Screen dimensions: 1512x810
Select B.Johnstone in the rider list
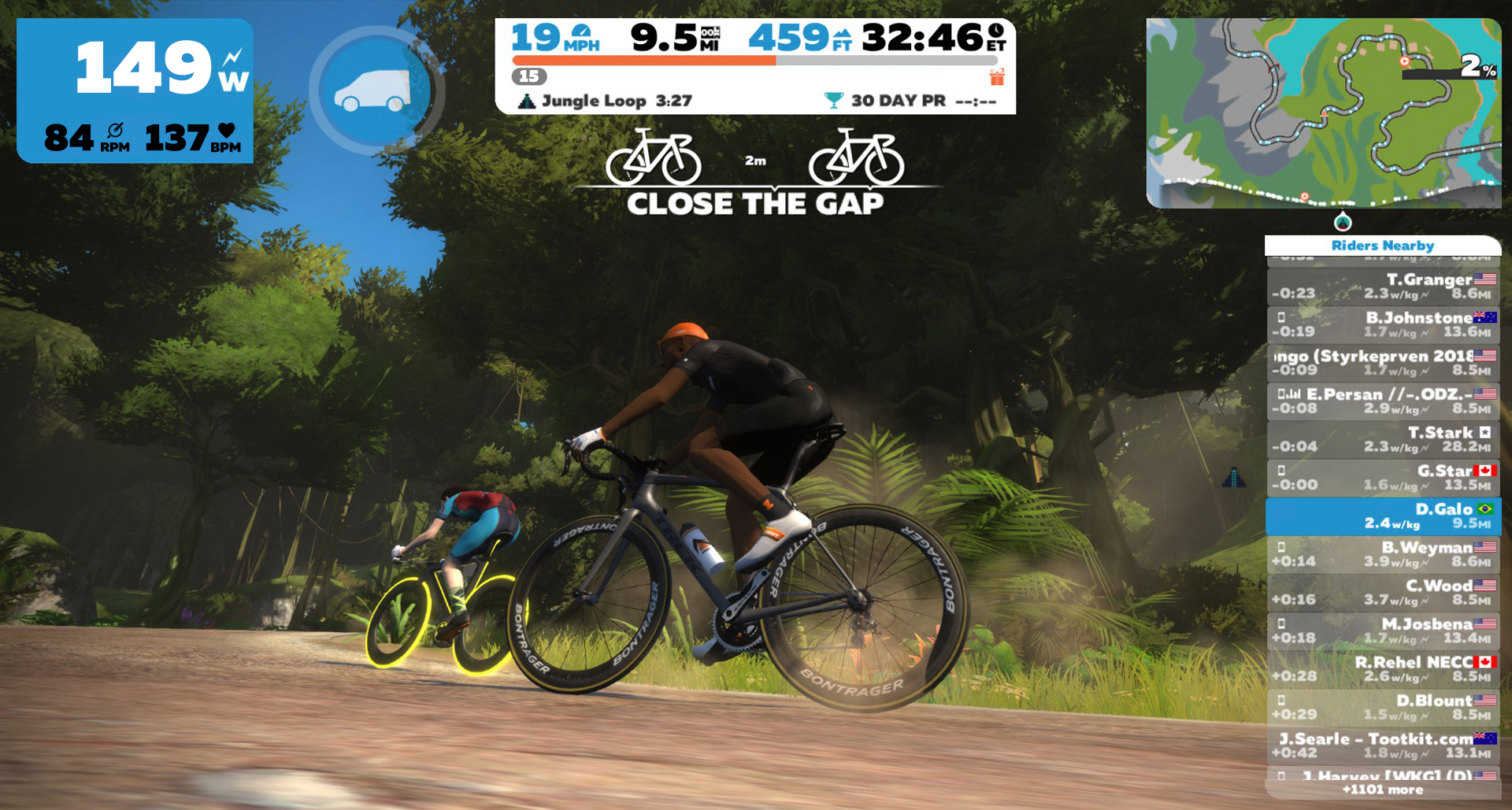click(x=1383, y=324)
